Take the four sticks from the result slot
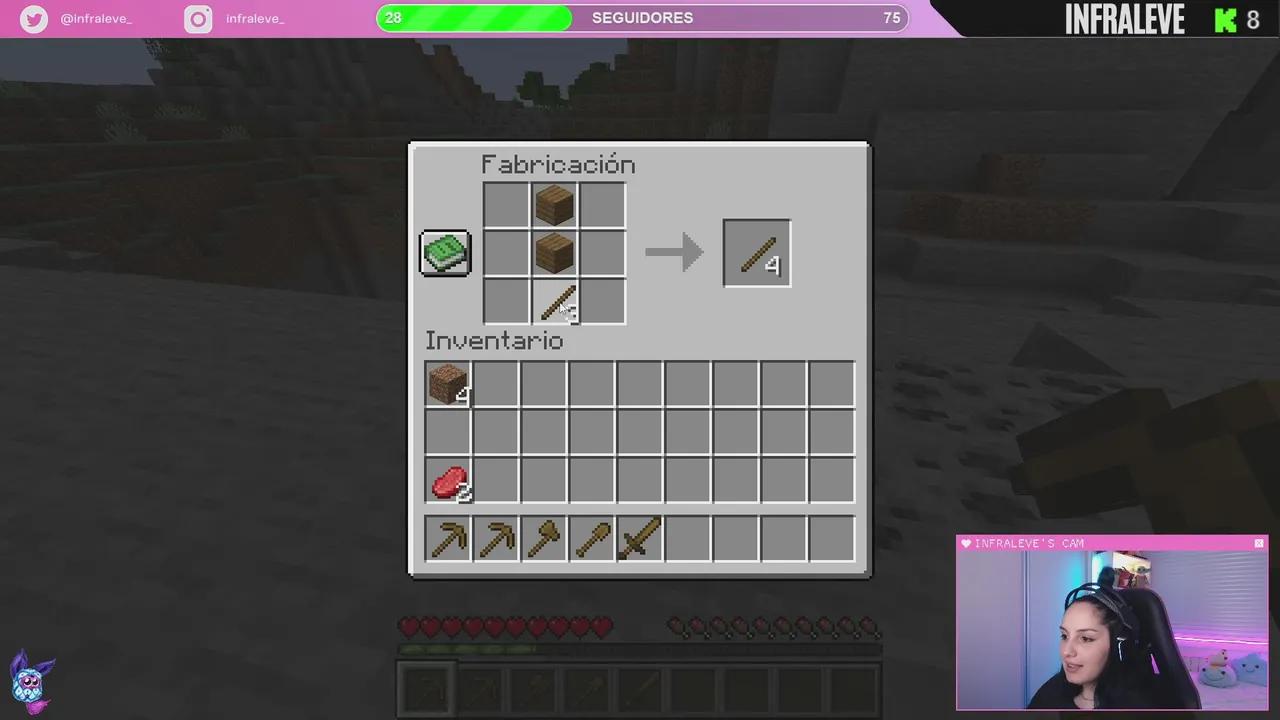This screenshot has height=720, width=1280. tap(756, 252)
